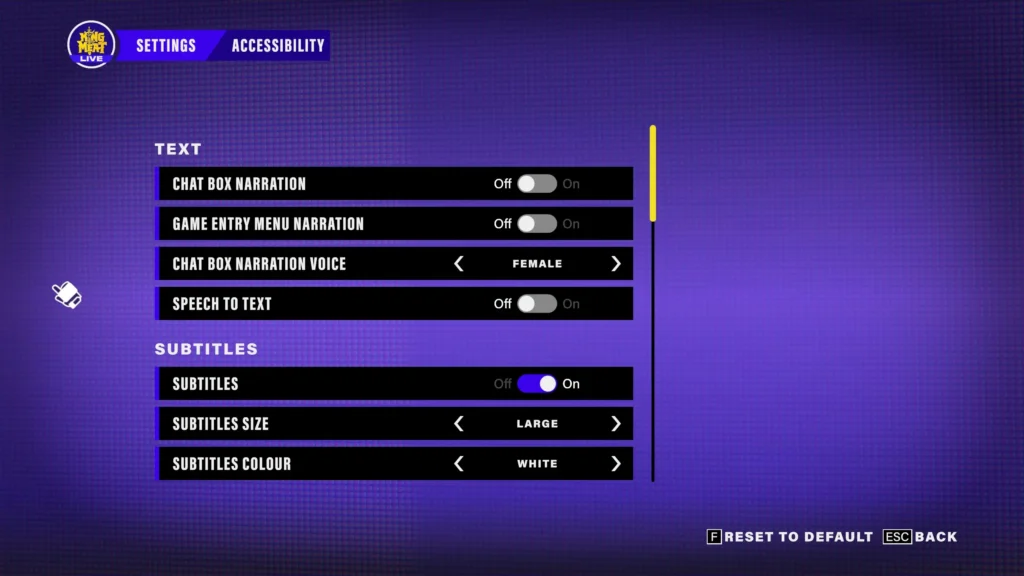Increase Subtitles Size with right arrow
The height and width of the screenshot is (576, 1024).
tap(615, 424)
